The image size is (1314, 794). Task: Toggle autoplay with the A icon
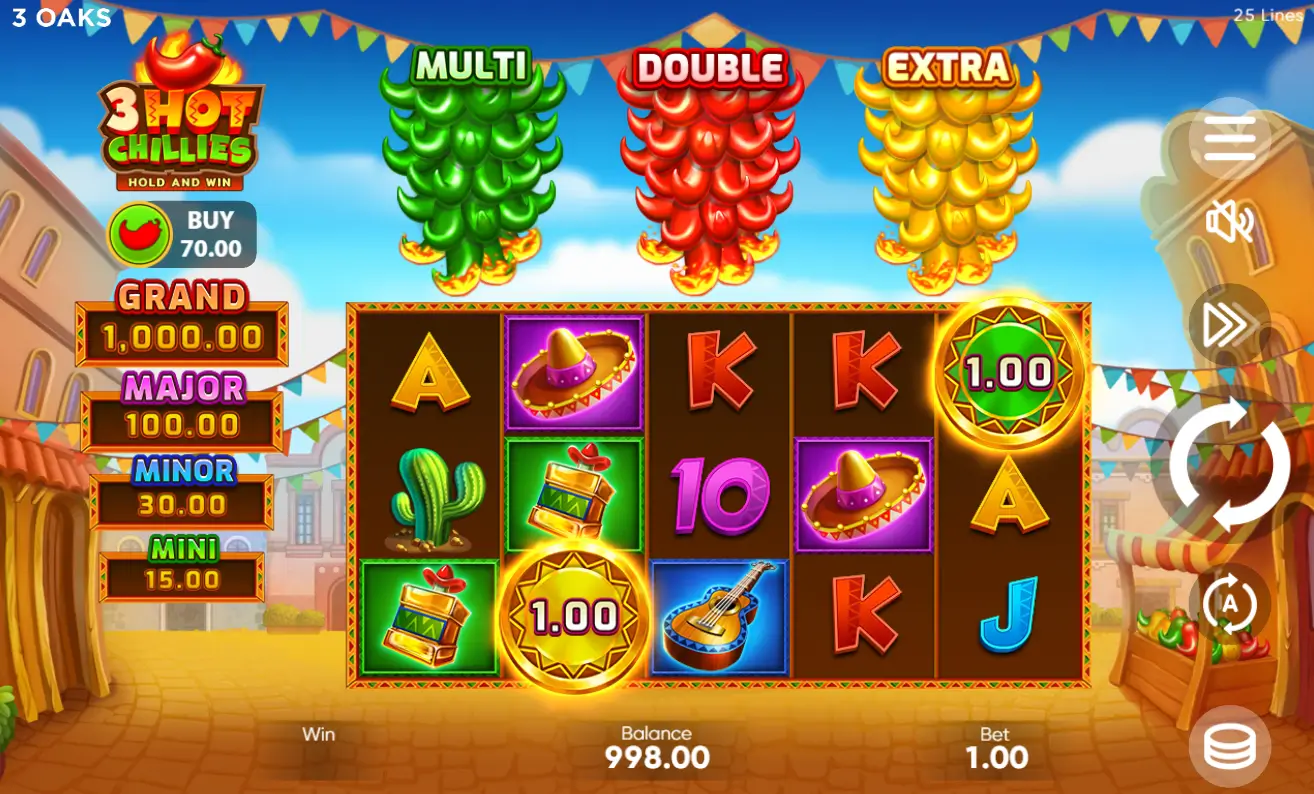point(1232,604)
